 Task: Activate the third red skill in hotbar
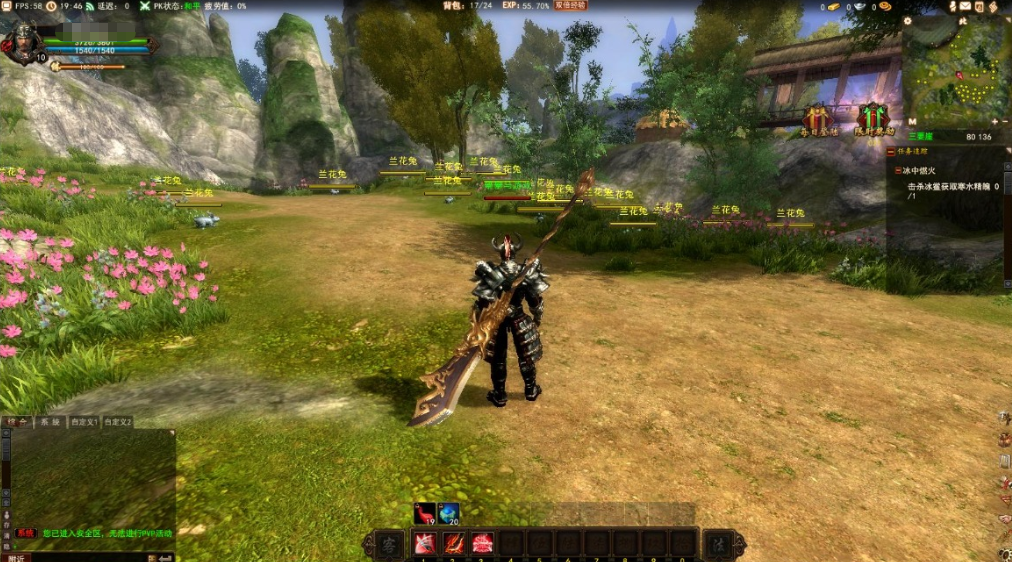pos(482,543)
